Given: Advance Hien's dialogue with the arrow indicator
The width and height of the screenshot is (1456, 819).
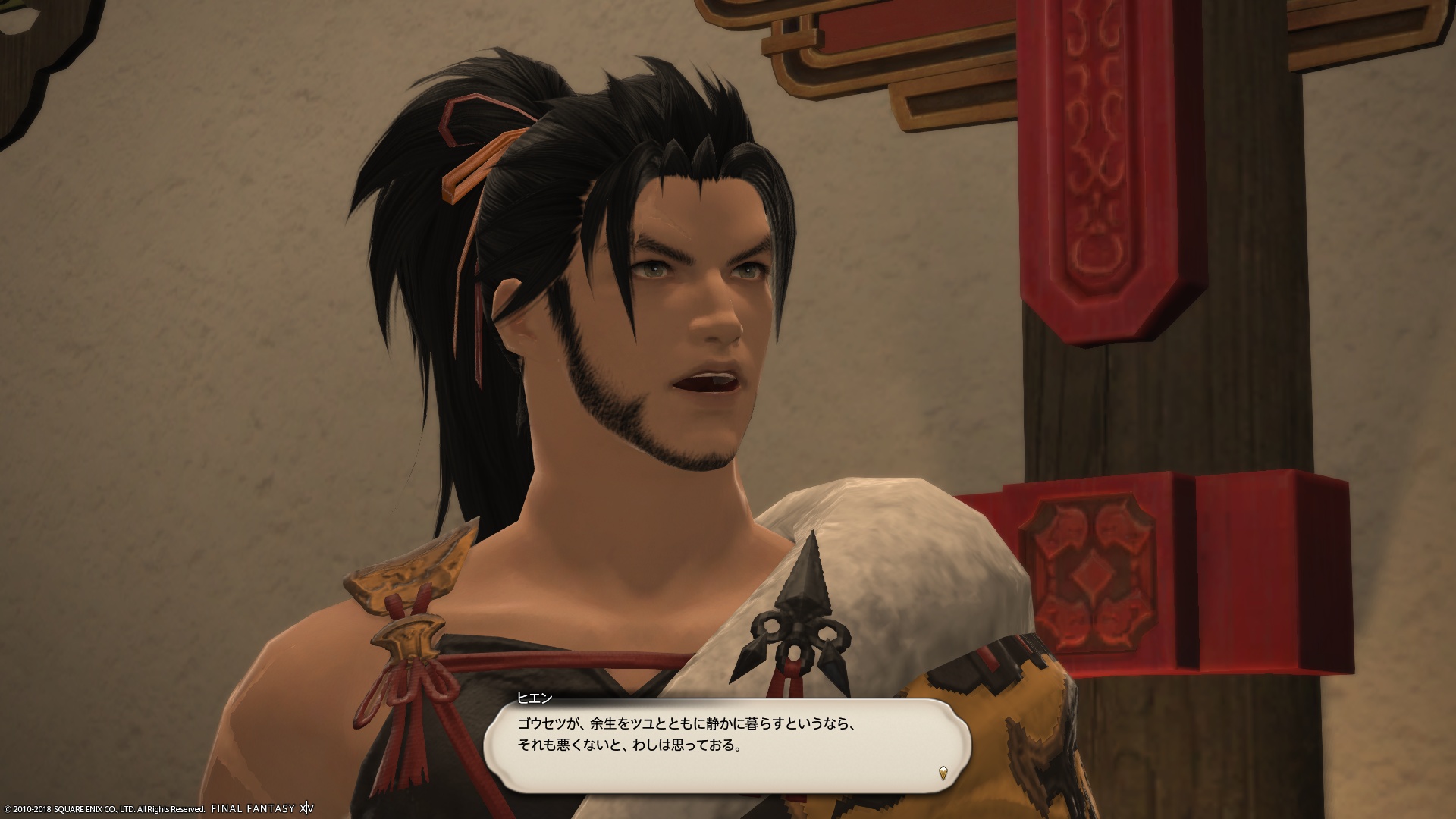Looking at the screenshot, I should (x=943, y=773).
